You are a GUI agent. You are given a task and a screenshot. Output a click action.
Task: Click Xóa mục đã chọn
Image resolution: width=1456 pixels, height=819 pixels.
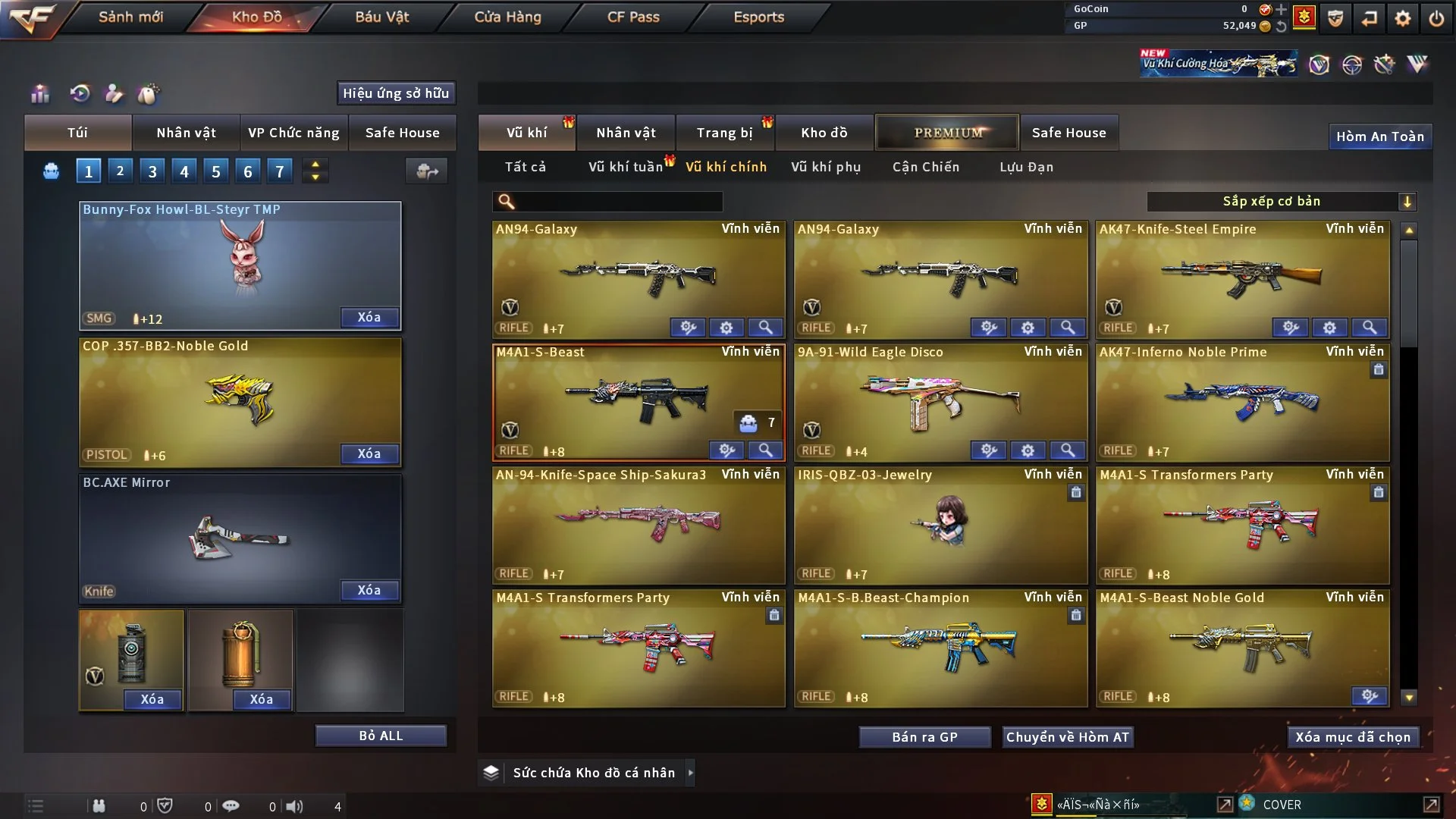(1352, 737)
